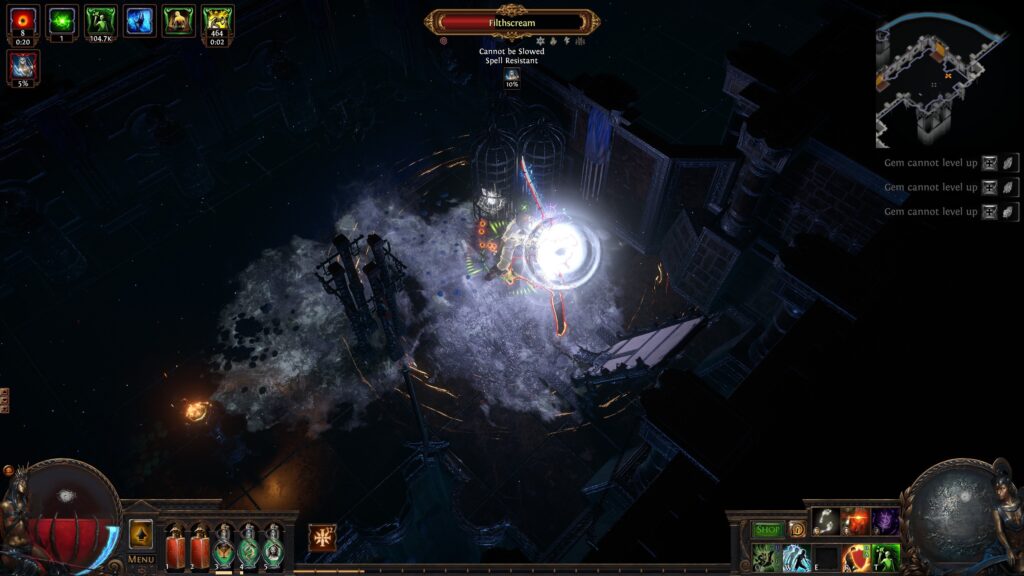
Task: Select the purple rune skill icon
Action: click(x=885, y=521)
